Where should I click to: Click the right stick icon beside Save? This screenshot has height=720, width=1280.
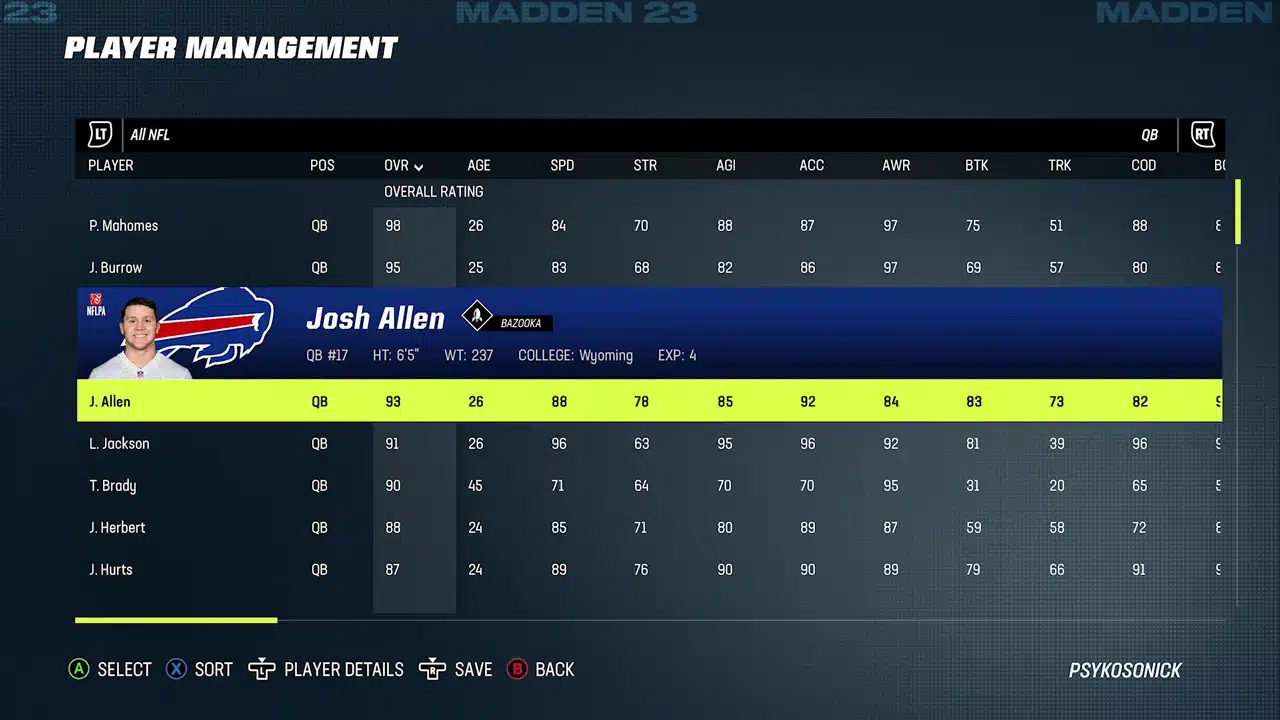(433, 669)
